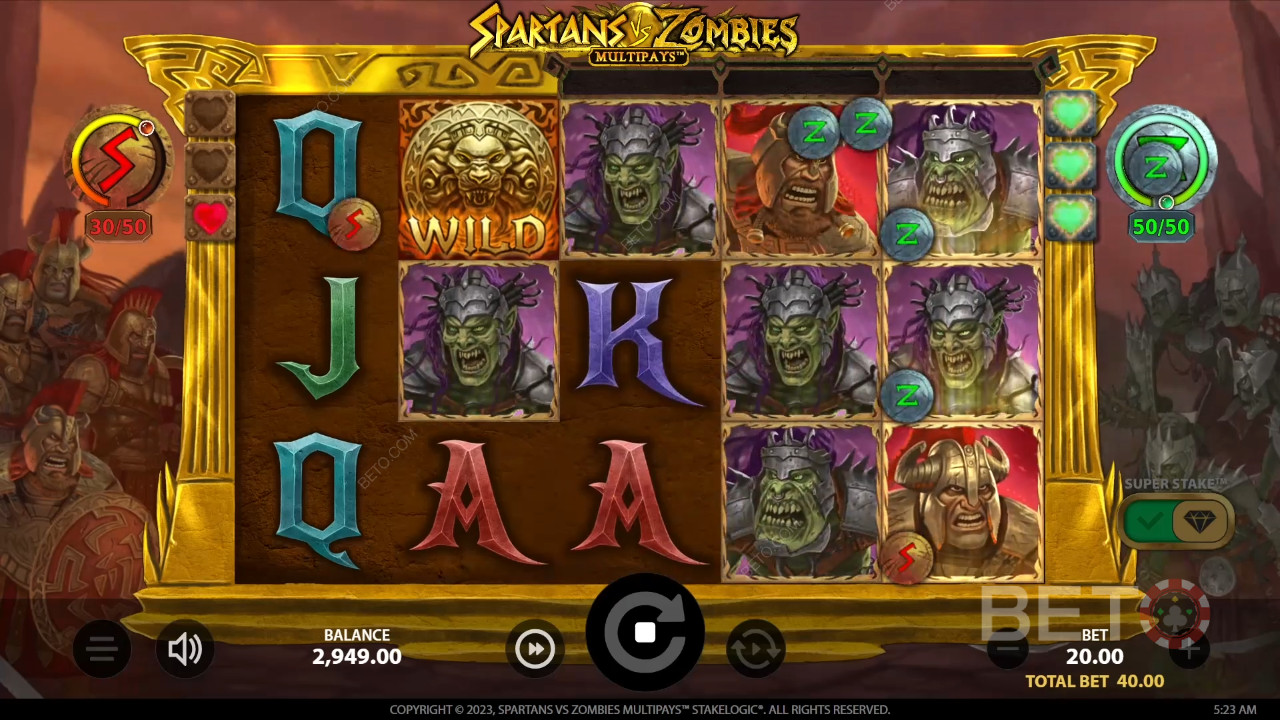This screenshot has width=1280, height=720.
Task: Increase the bet amount
Action: 1188,650
